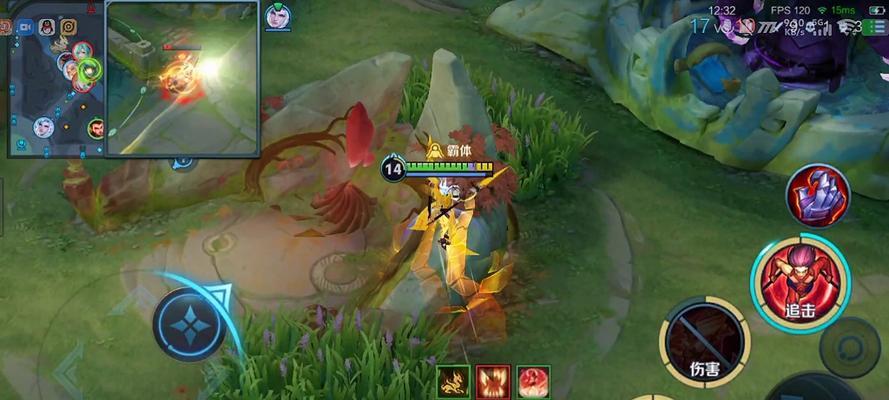Click the green-ringed hero marker on minimap
Screen dimensions: 889x400
[90, 70]
